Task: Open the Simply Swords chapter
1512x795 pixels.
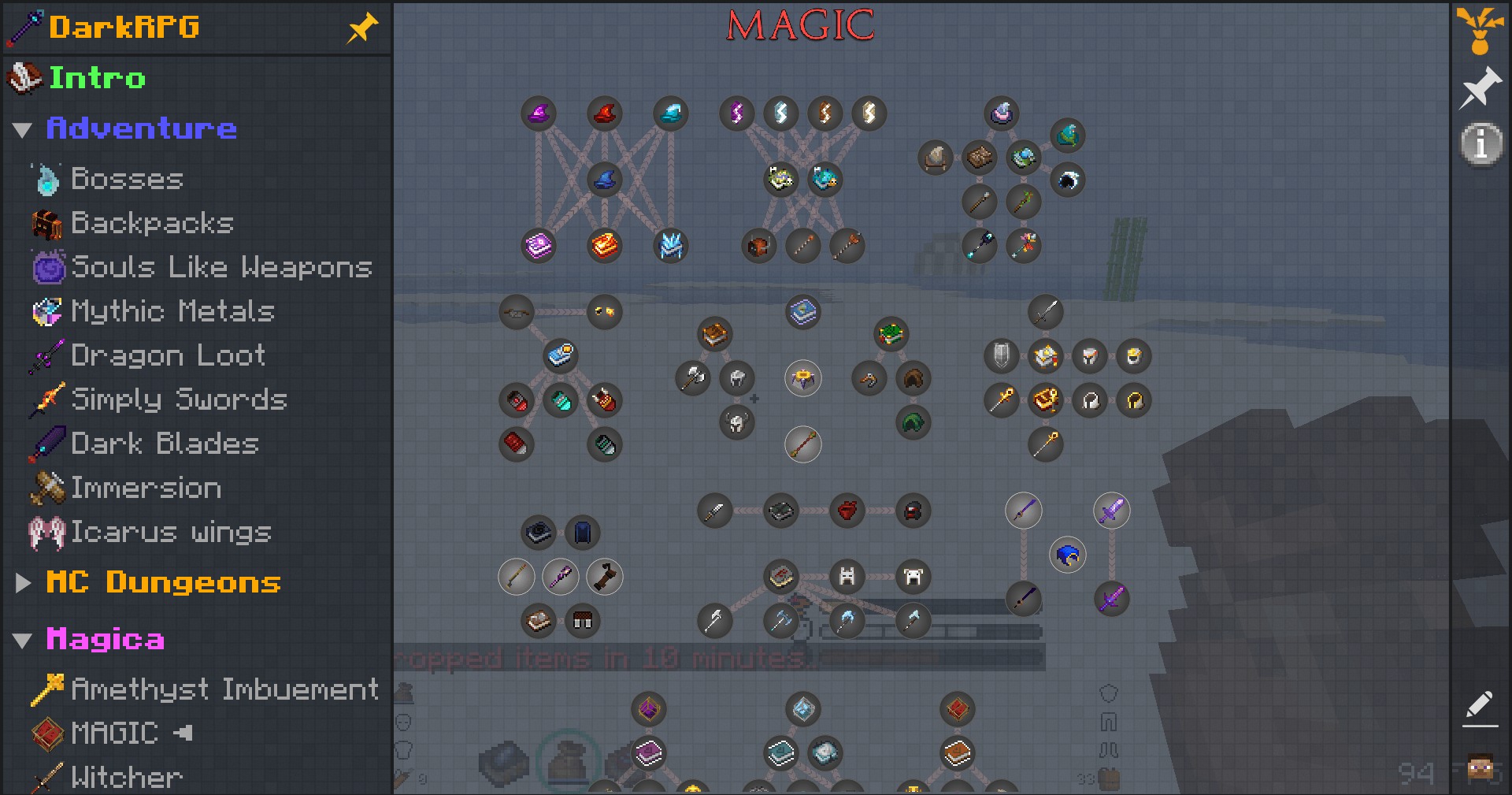Action: (x=179, y=399)
